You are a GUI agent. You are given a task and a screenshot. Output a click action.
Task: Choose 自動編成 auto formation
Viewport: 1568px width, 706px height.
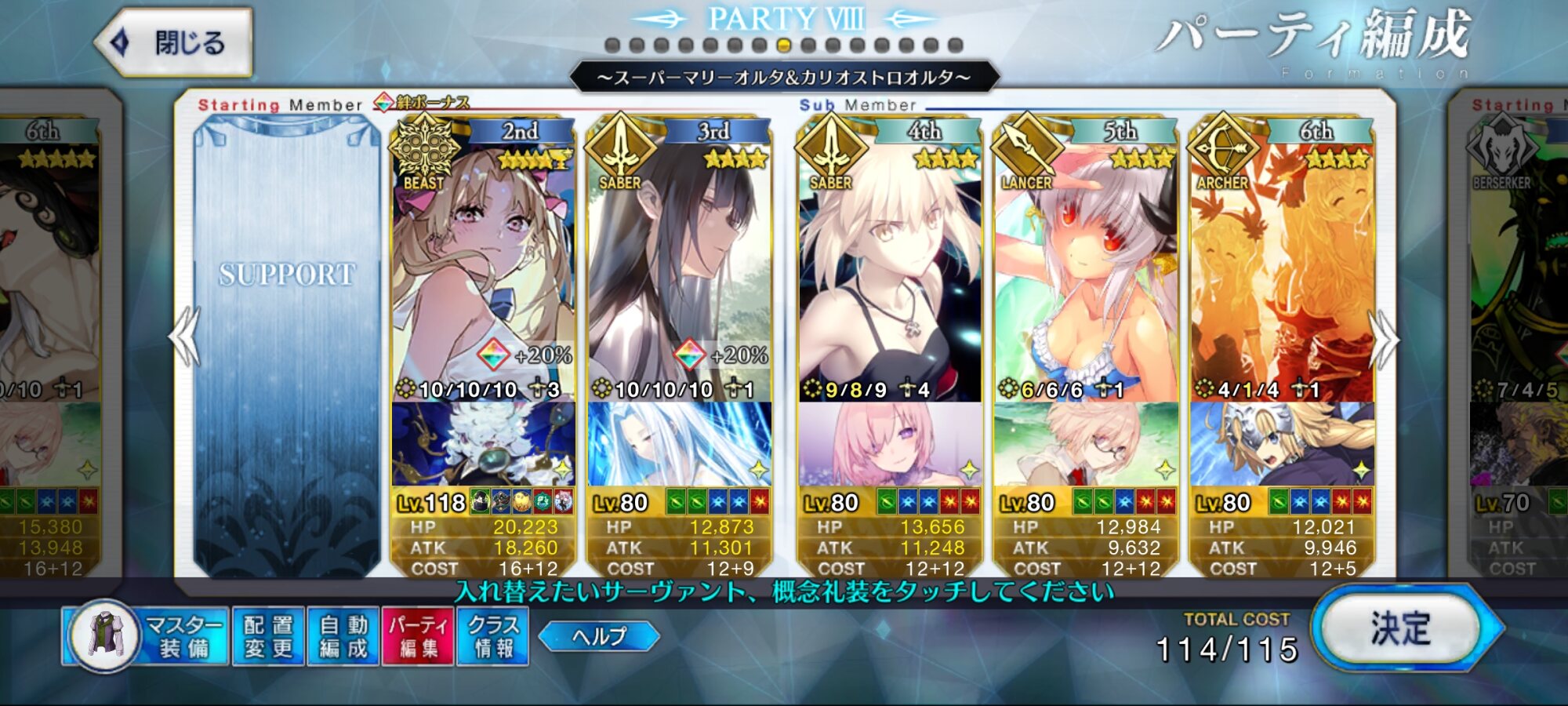click(343, 636)
